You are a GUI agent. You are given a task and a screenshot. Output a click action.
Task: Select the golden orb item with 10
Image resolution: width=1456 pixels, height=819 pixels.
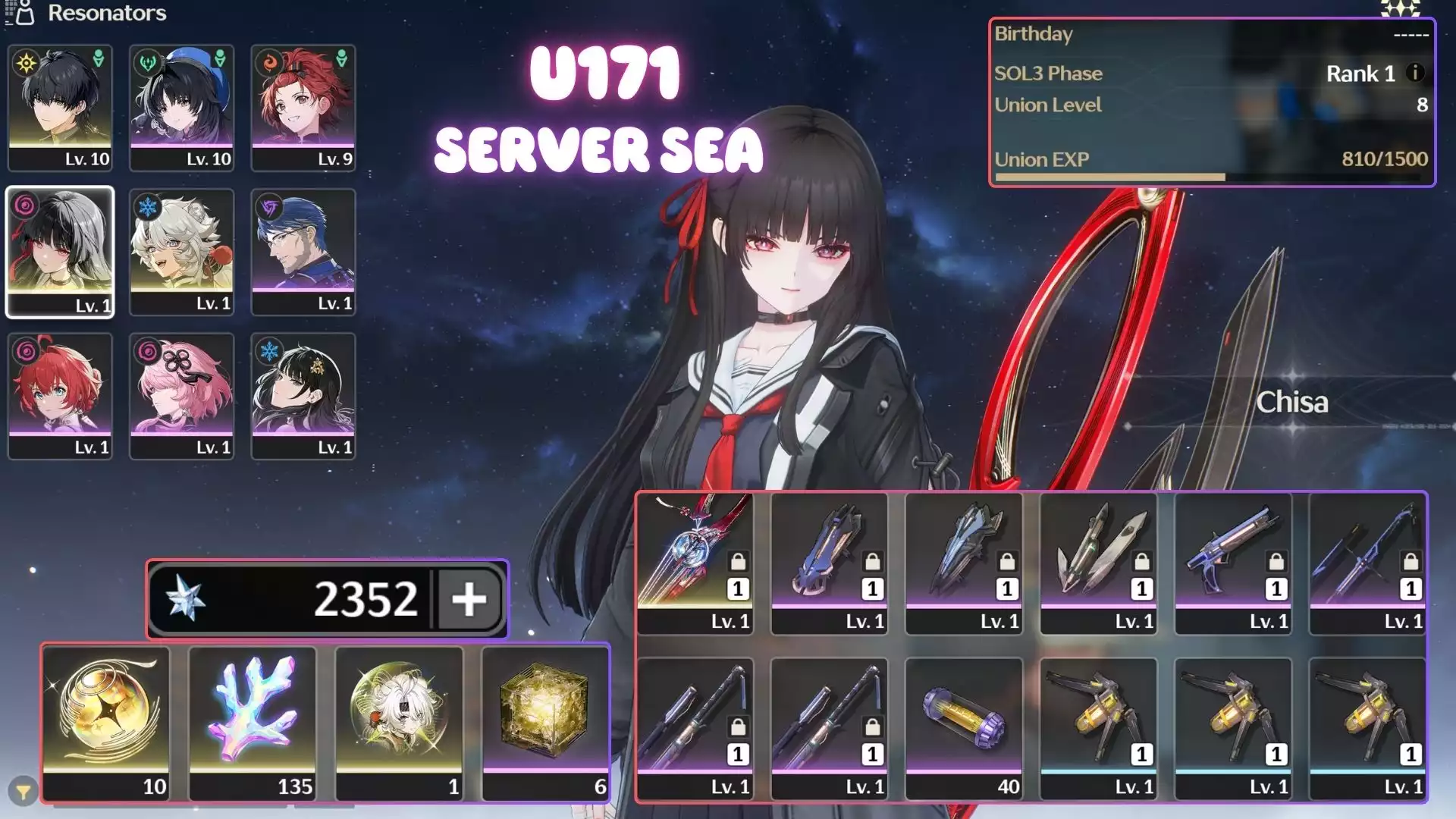(x=105, y=723)
